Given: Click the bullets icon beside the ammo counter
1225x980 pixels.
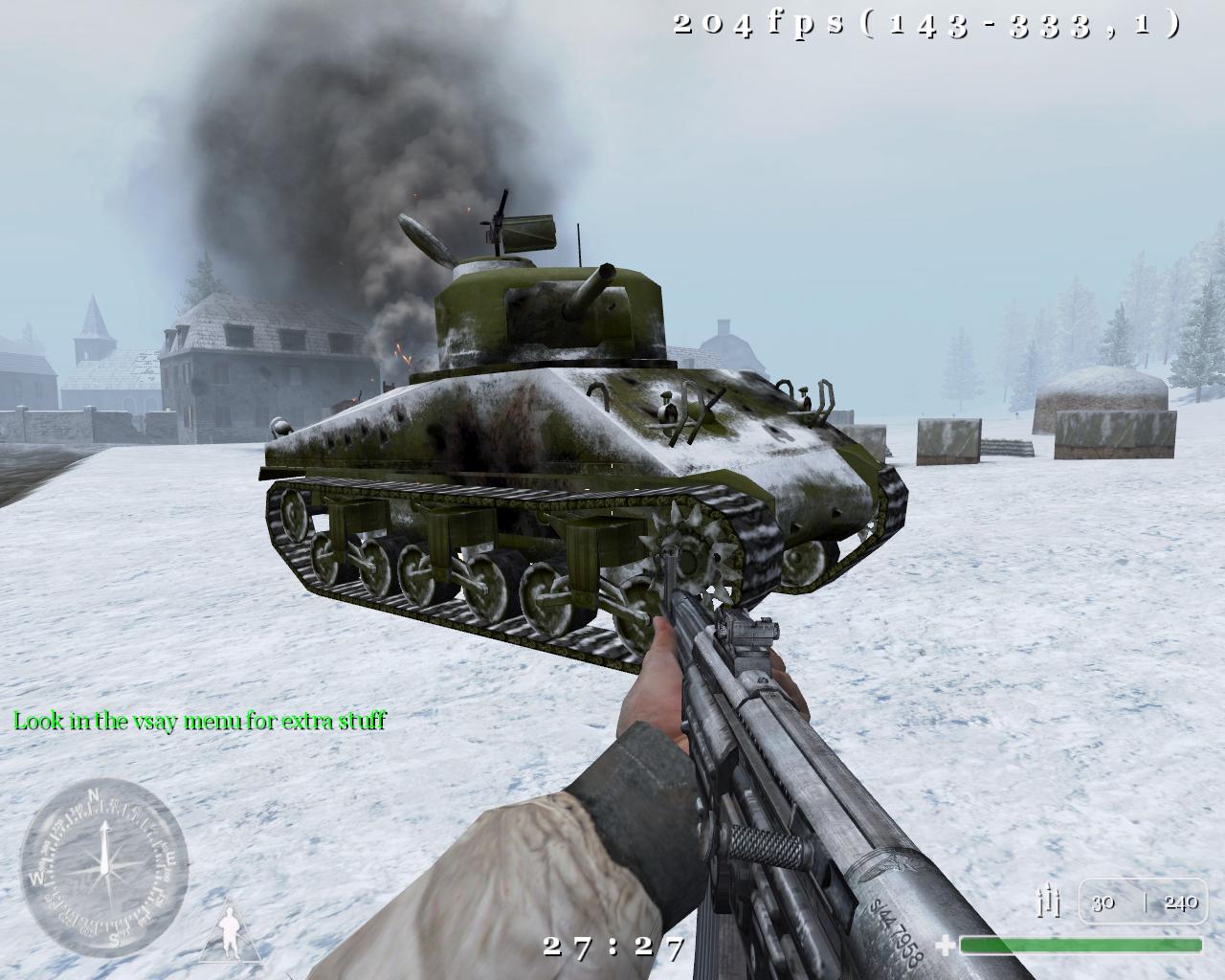Looking at the screenshot, I should pyautogui.click(x=1050, y=902).
